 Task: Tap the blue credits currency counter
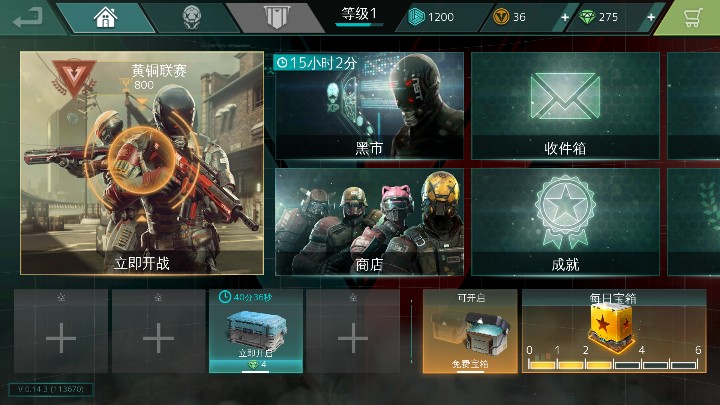click(432, 17)
